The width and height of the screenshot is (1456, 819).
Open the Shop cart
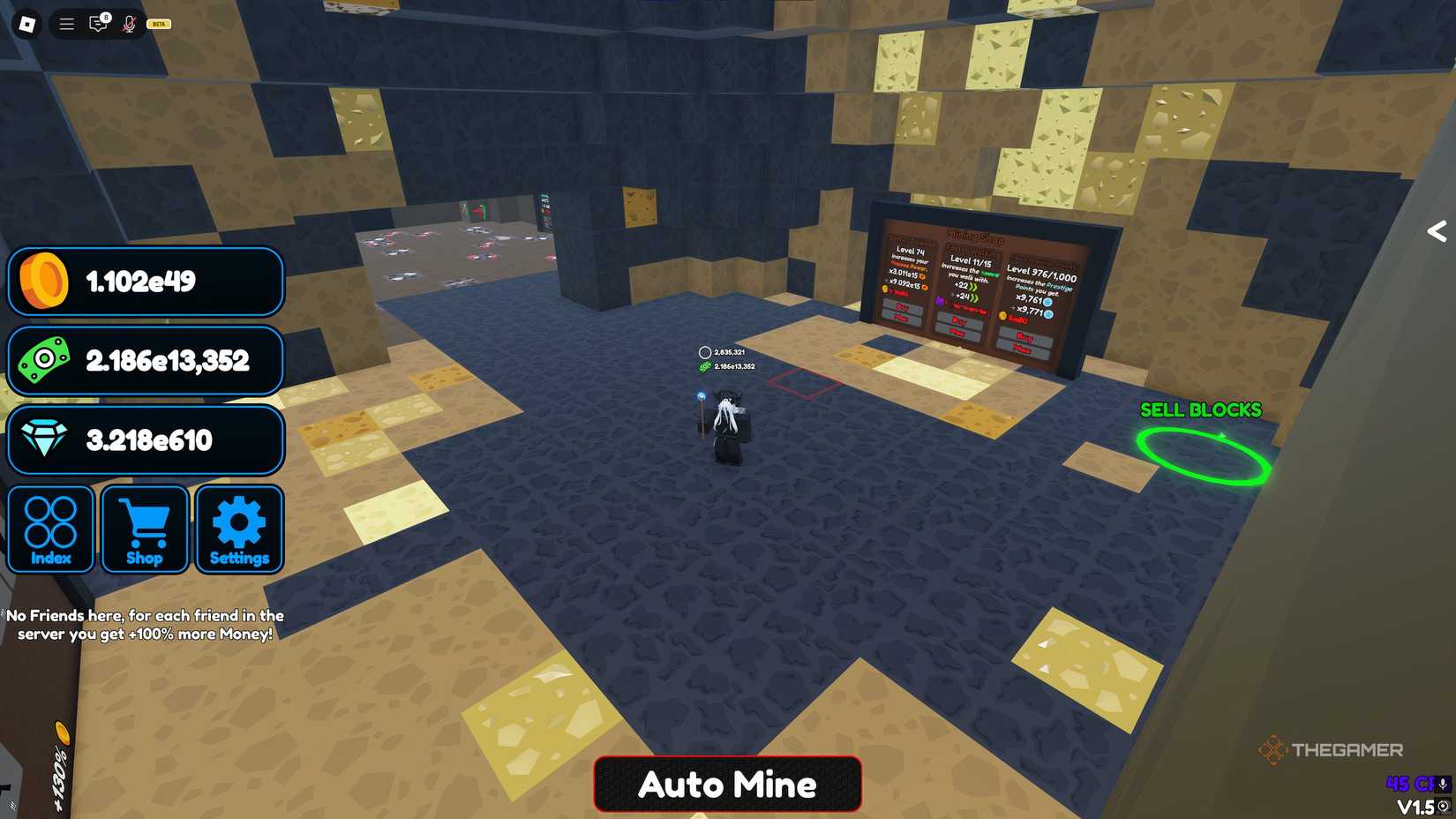tap(145, 528)
